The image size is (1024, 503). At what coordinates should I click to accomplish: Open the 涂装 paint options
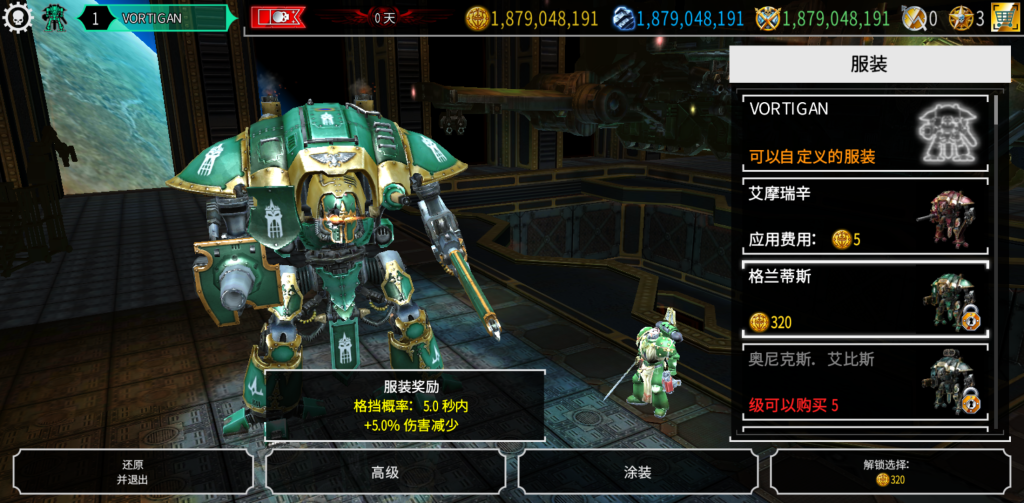point(637,472)
